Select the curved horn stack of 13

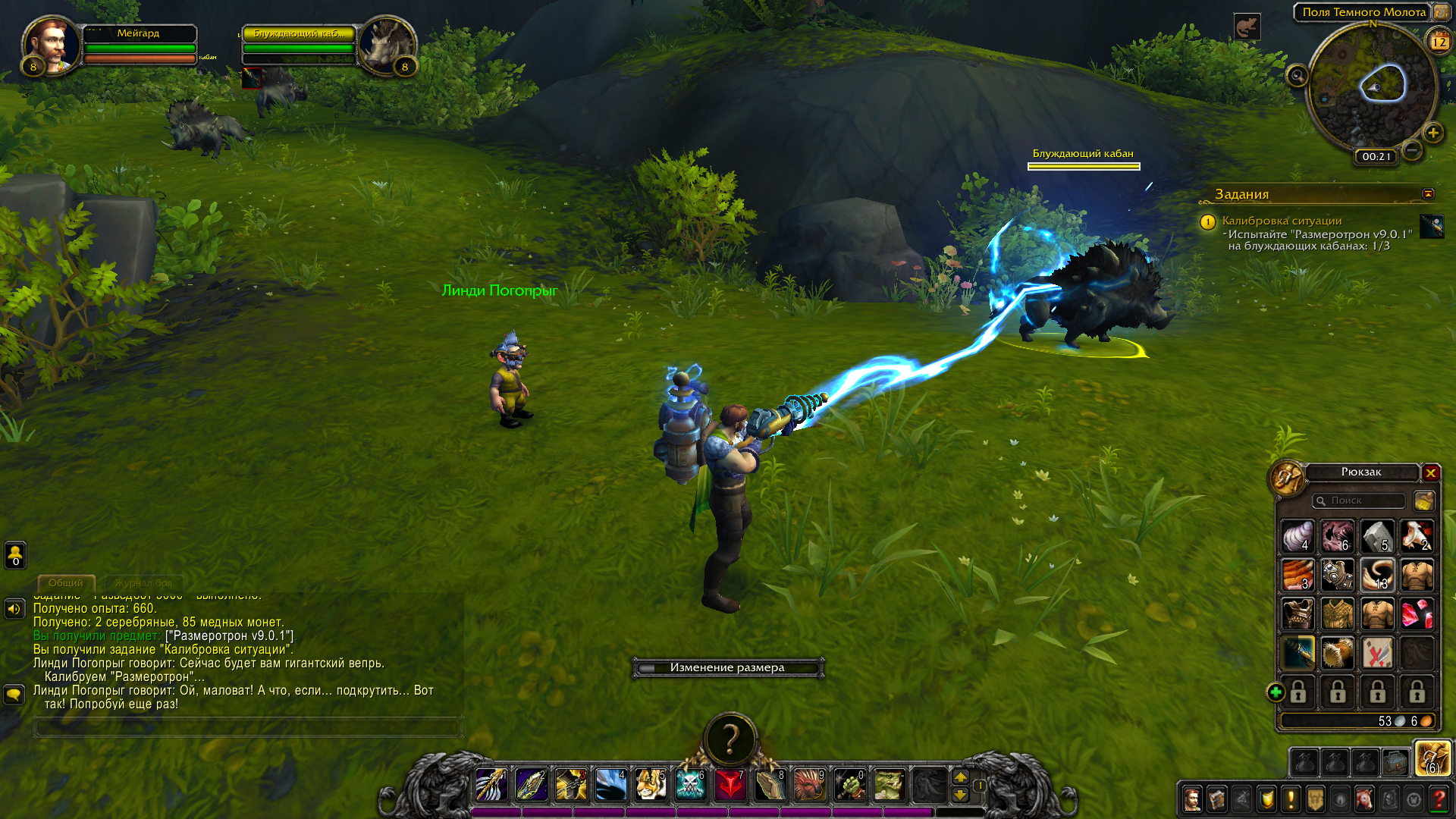(x=1376, y=575)
